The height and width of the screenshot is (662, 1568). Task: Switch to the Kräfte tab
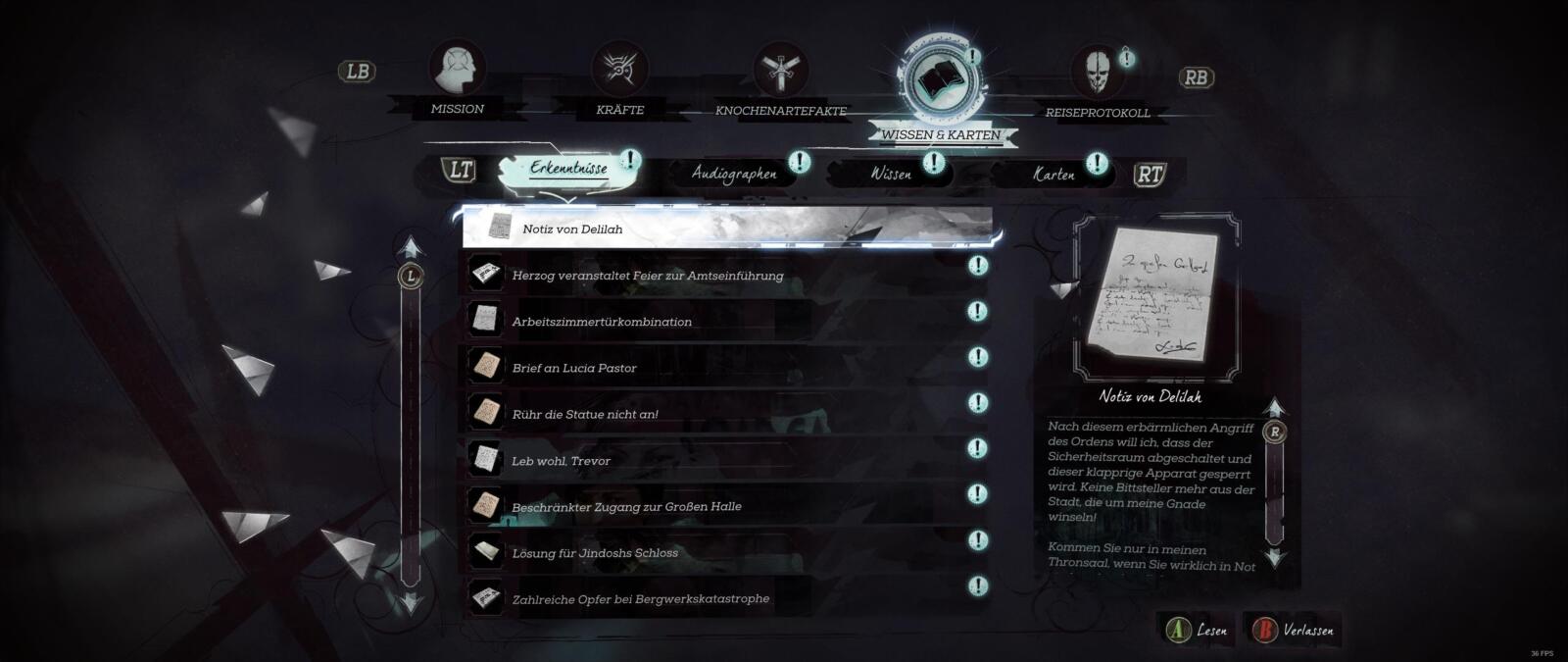619,76
